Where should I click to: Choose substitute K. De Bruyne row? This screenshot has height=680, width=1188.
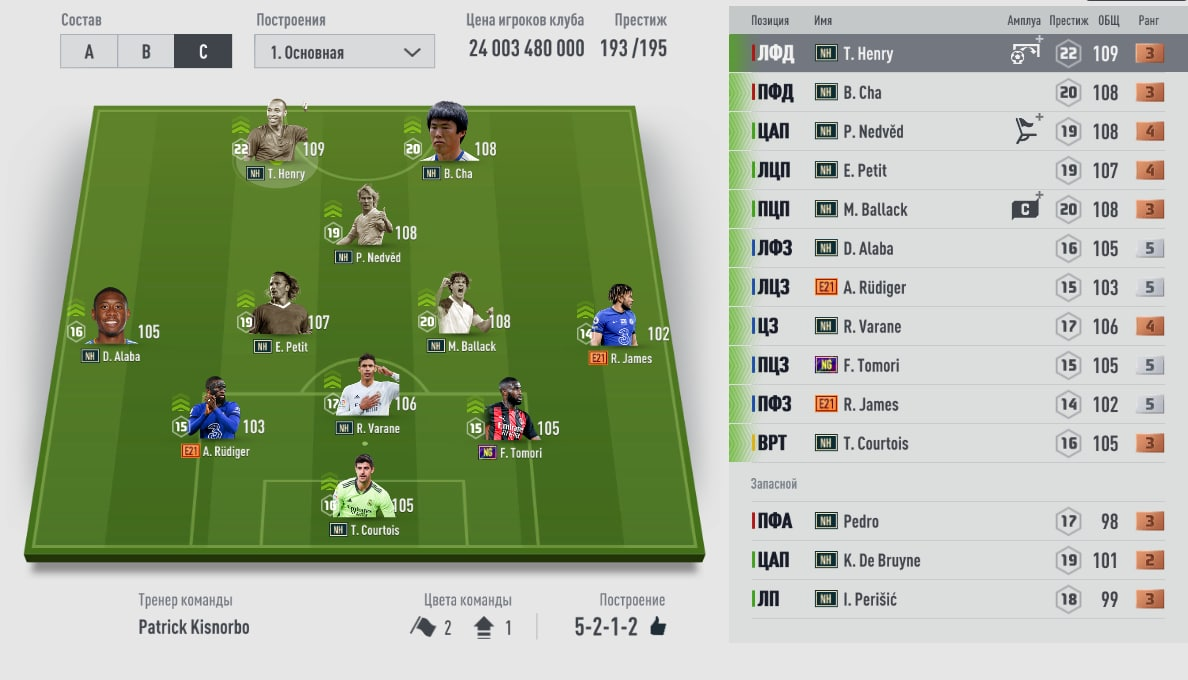[957, 561]
